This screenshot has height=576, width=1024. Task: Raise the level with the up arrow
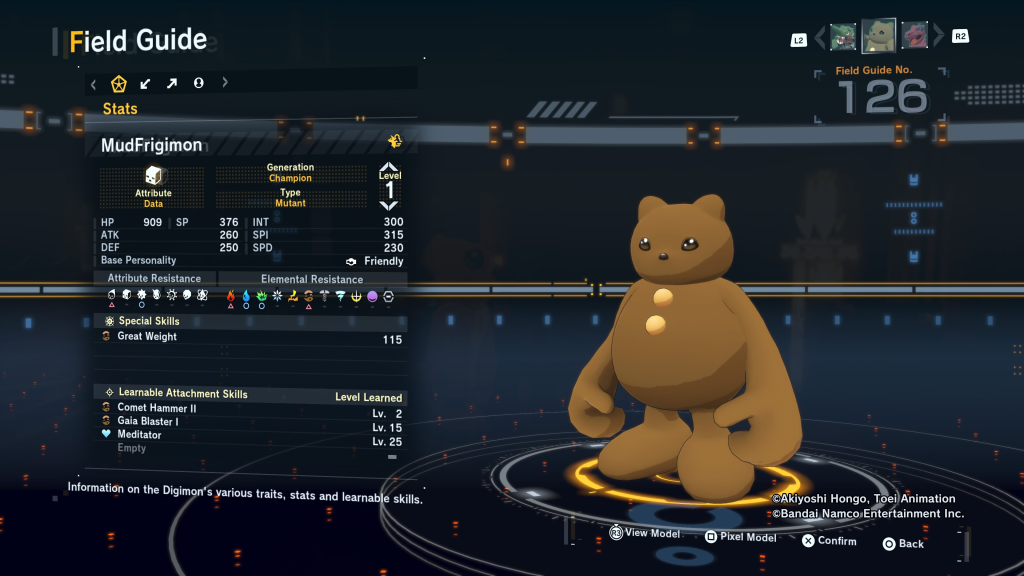[389, 167]
